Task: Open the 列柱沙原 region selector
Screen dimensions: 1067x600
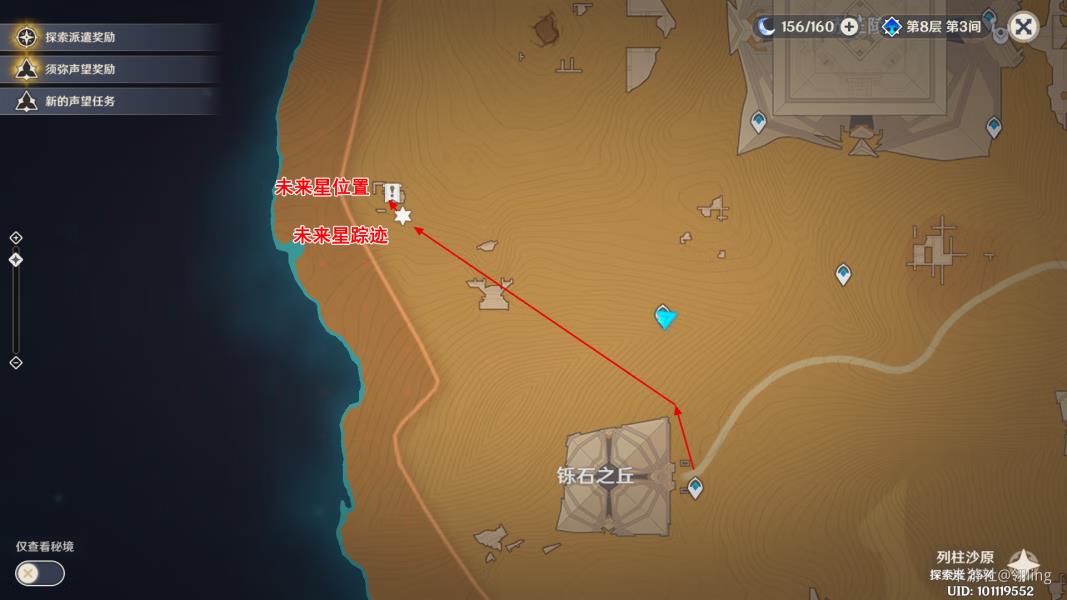Action: 1021,561
